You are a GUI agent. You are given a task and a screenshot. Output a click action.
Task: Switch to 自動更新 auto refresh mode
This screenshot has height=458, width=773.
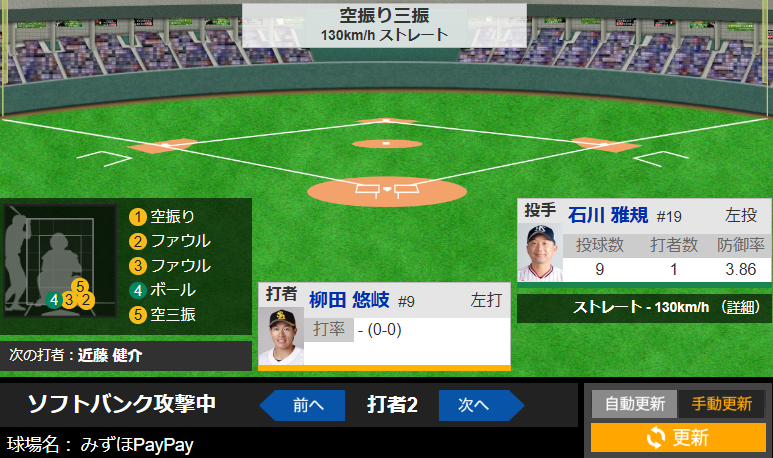[x=634, y=404]
